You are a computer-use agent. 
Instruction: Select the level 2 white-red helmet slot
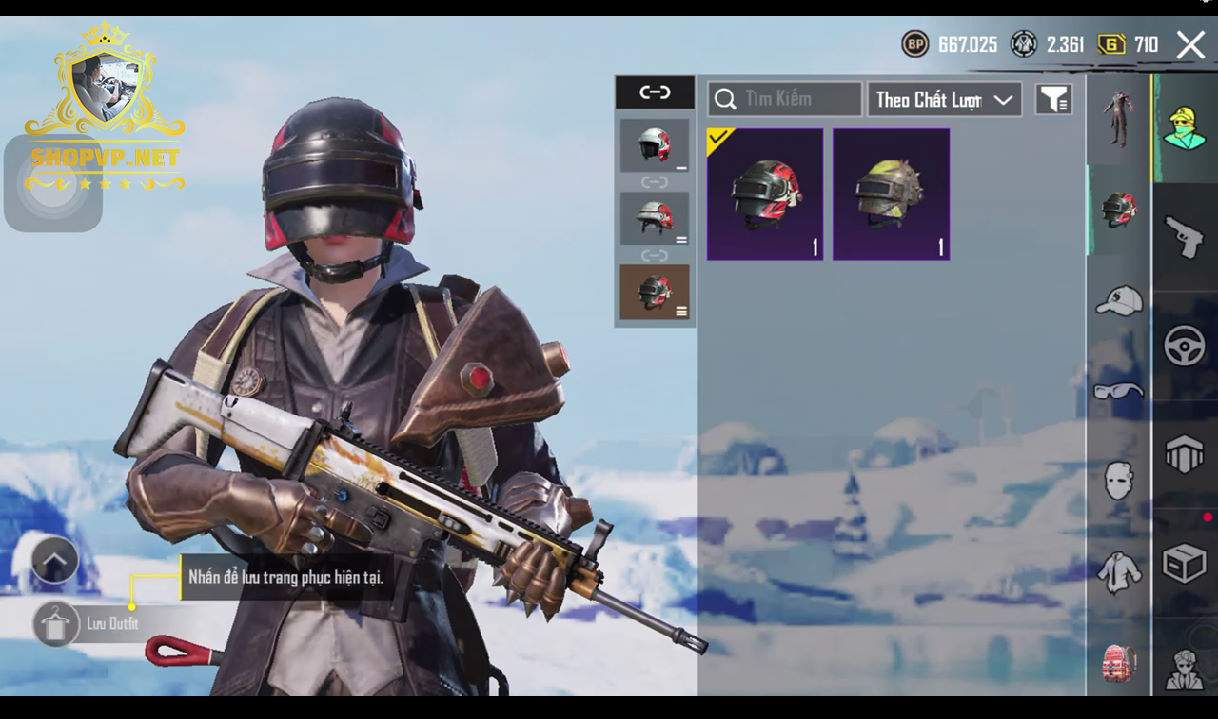click(x=654, y=218)
